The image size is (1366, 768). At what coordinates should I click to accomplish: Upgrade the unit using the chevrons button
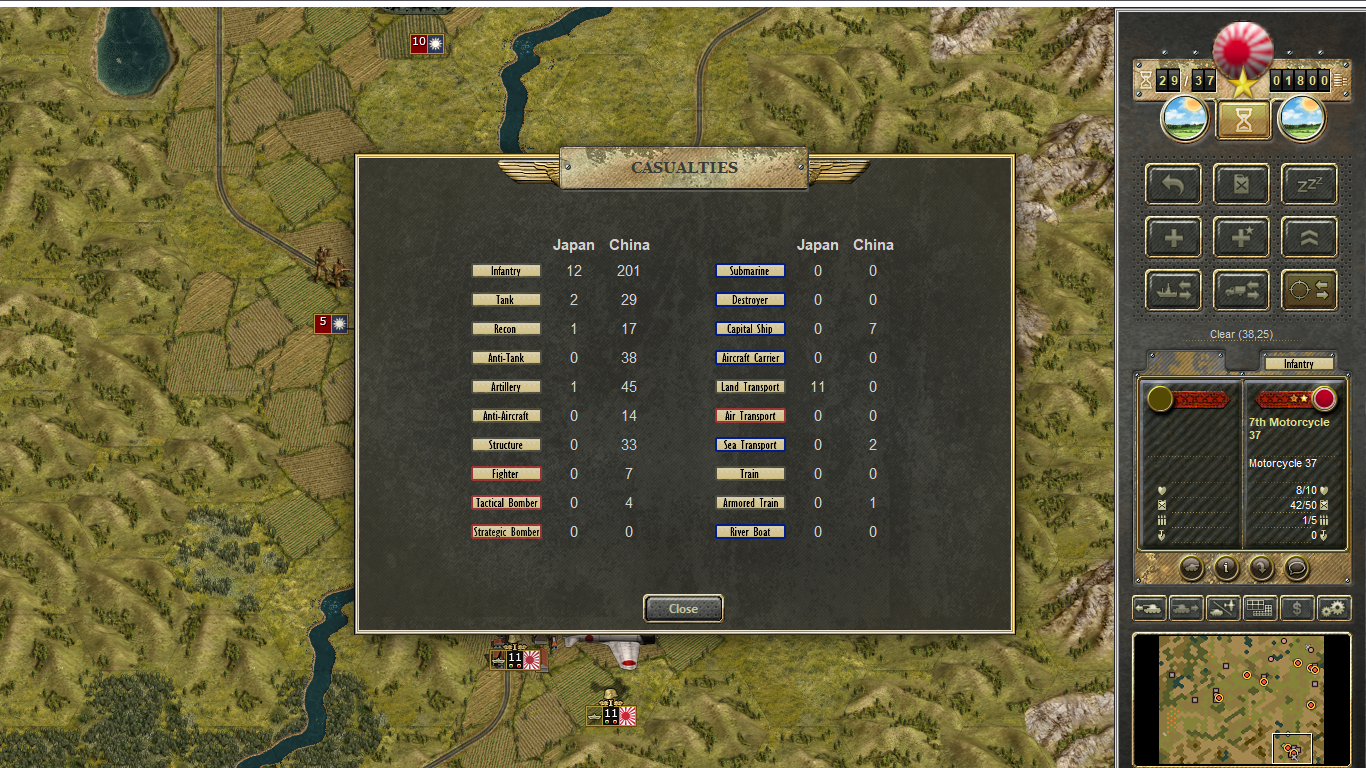[x=1309, y=237]
